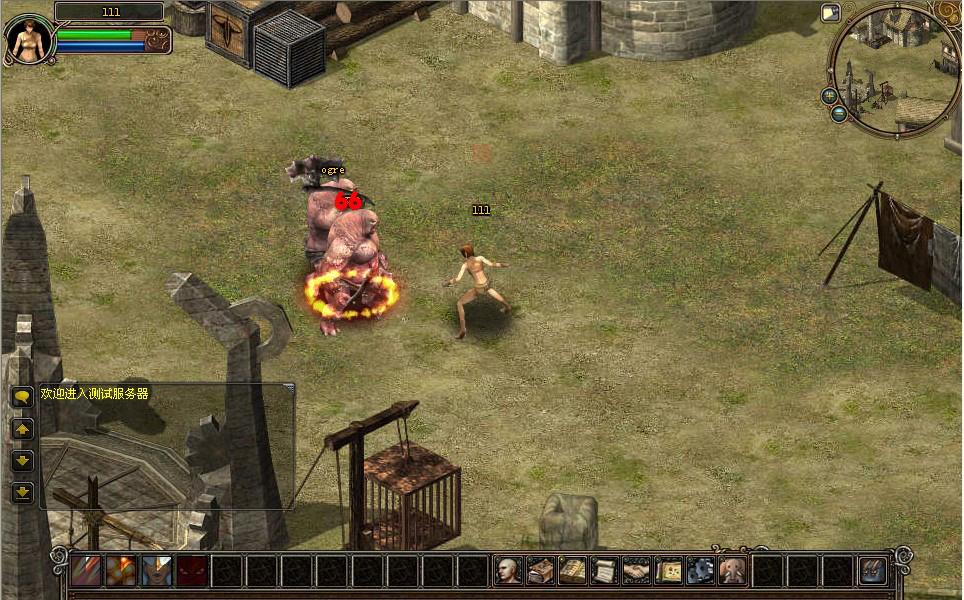This screenshot has height=600, width=964.
Task: Click the player portrait in the corner
Action: click(28, 39)
